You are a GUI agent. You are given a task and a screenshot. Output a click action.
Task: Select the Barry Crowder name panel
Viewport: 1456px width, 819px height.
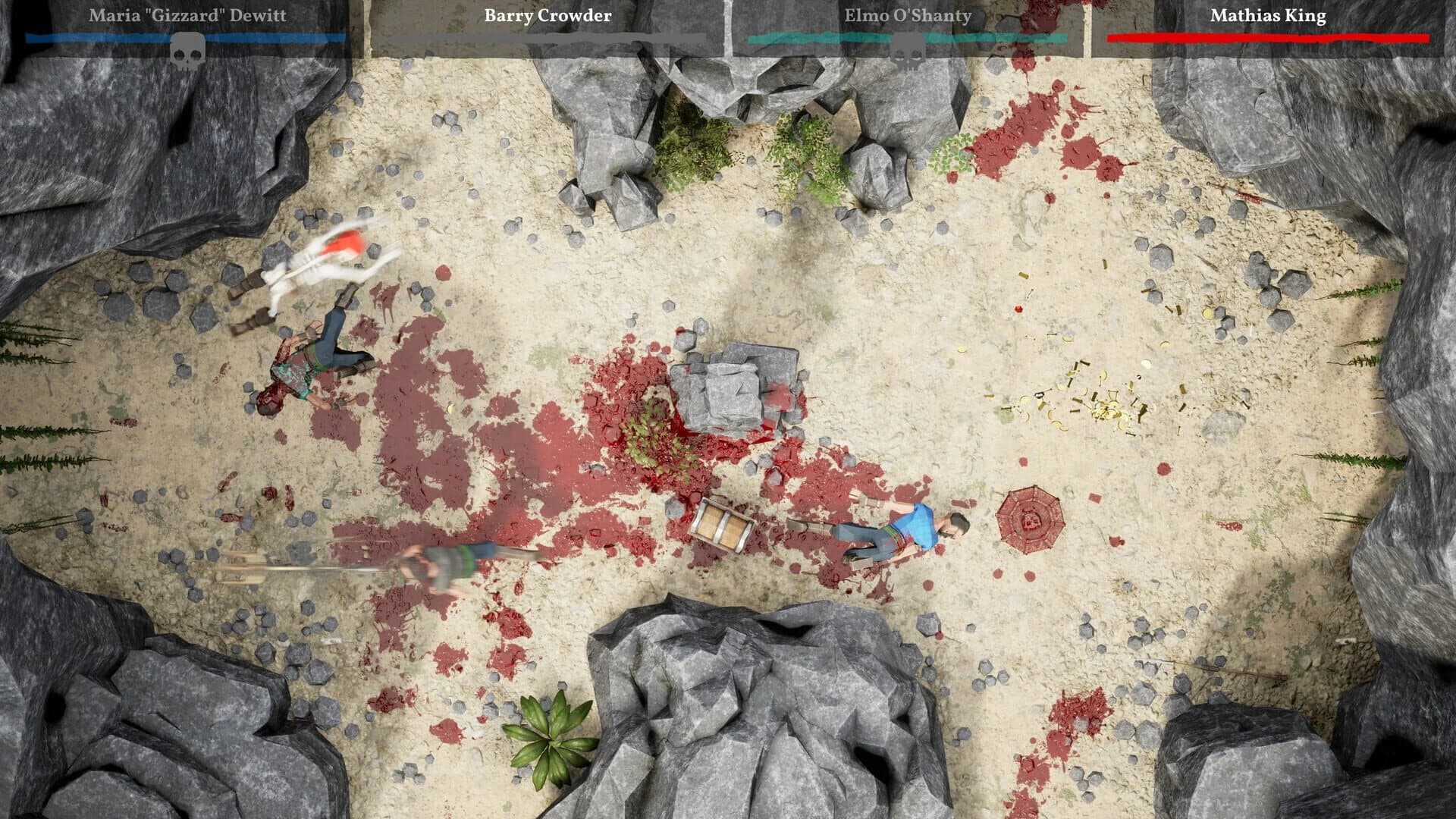point(546,15)
